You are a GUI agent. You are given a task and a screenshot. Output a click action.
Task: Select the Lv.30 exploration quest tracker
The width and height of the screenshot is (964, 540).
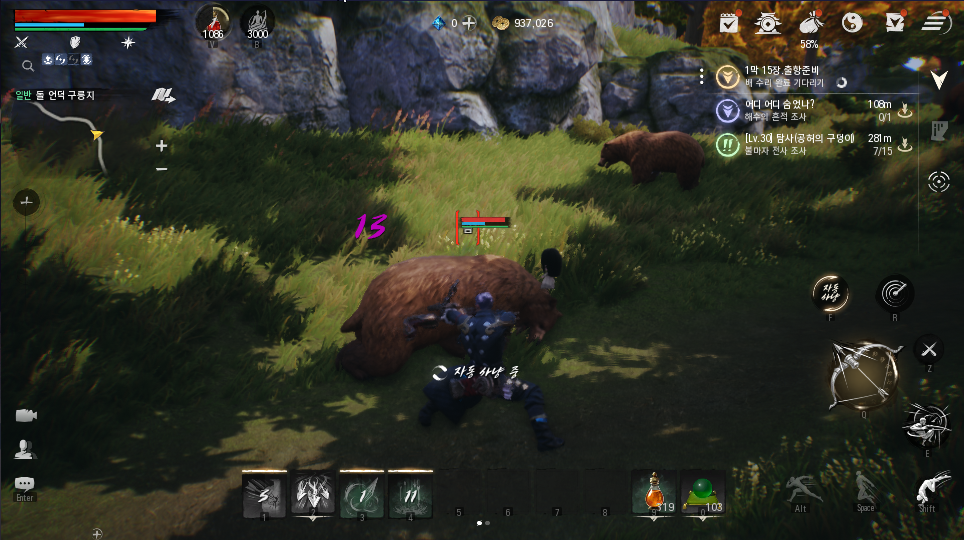click(800, 144)
